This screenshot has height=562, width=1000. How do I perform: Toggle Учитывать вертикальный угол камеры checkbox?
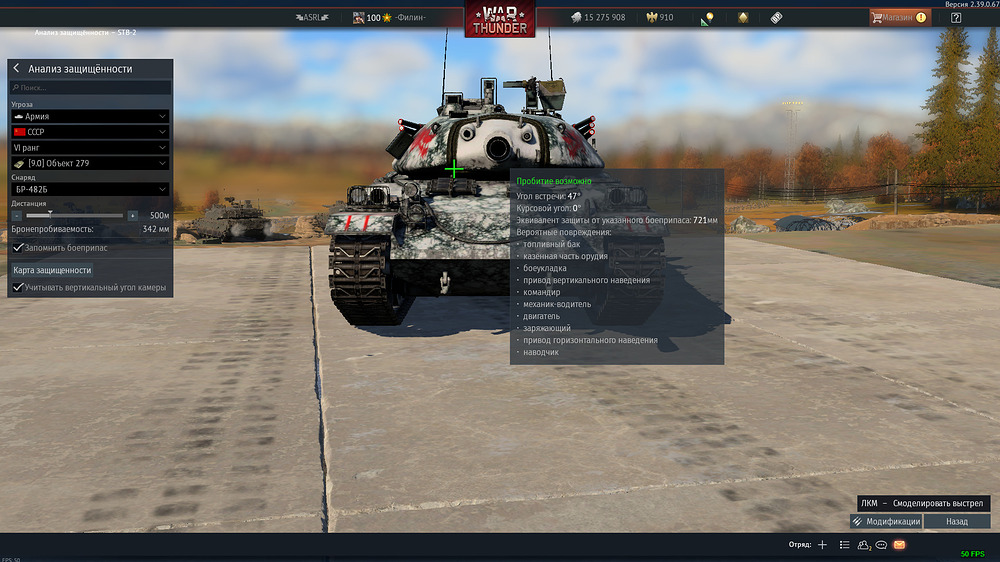point(18,288)
